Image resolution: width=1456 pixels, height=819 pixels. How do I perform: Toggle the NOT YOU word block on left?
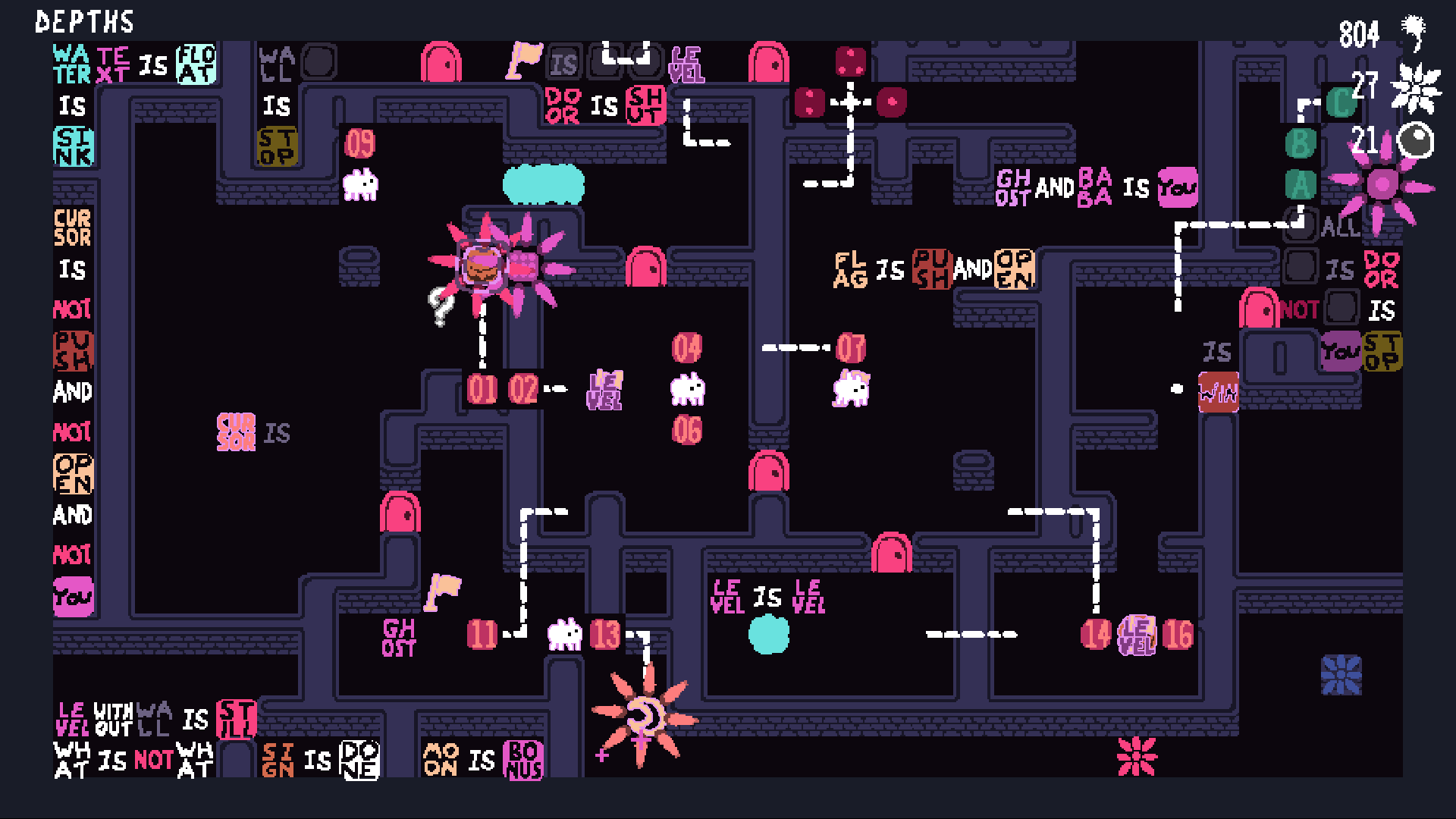(x=73, y=598)
